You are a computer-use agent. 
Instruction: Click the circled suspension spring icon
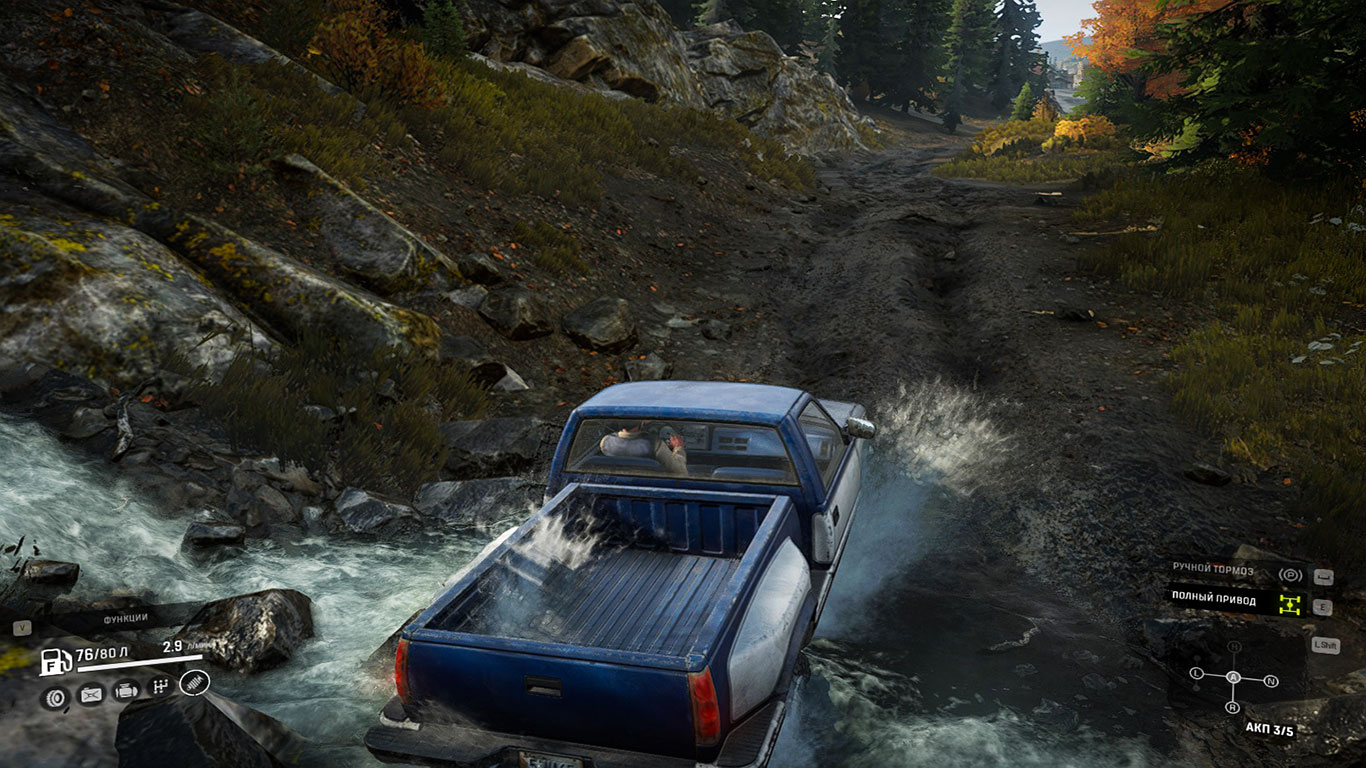pyautogui.click(x=194, y=684)
